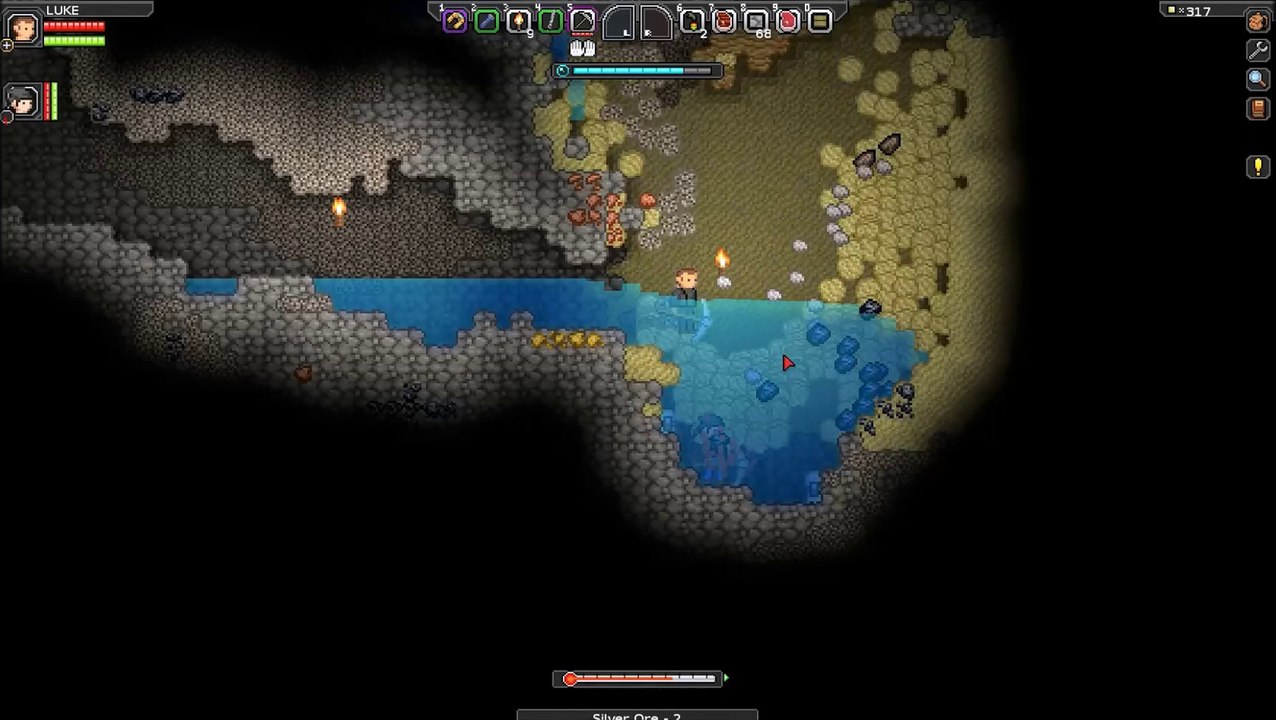Image resolution: width=1276 pixels, height=720 pixels.
Task: Select the wooden crate item in slot 0
Action: (820, 21)
